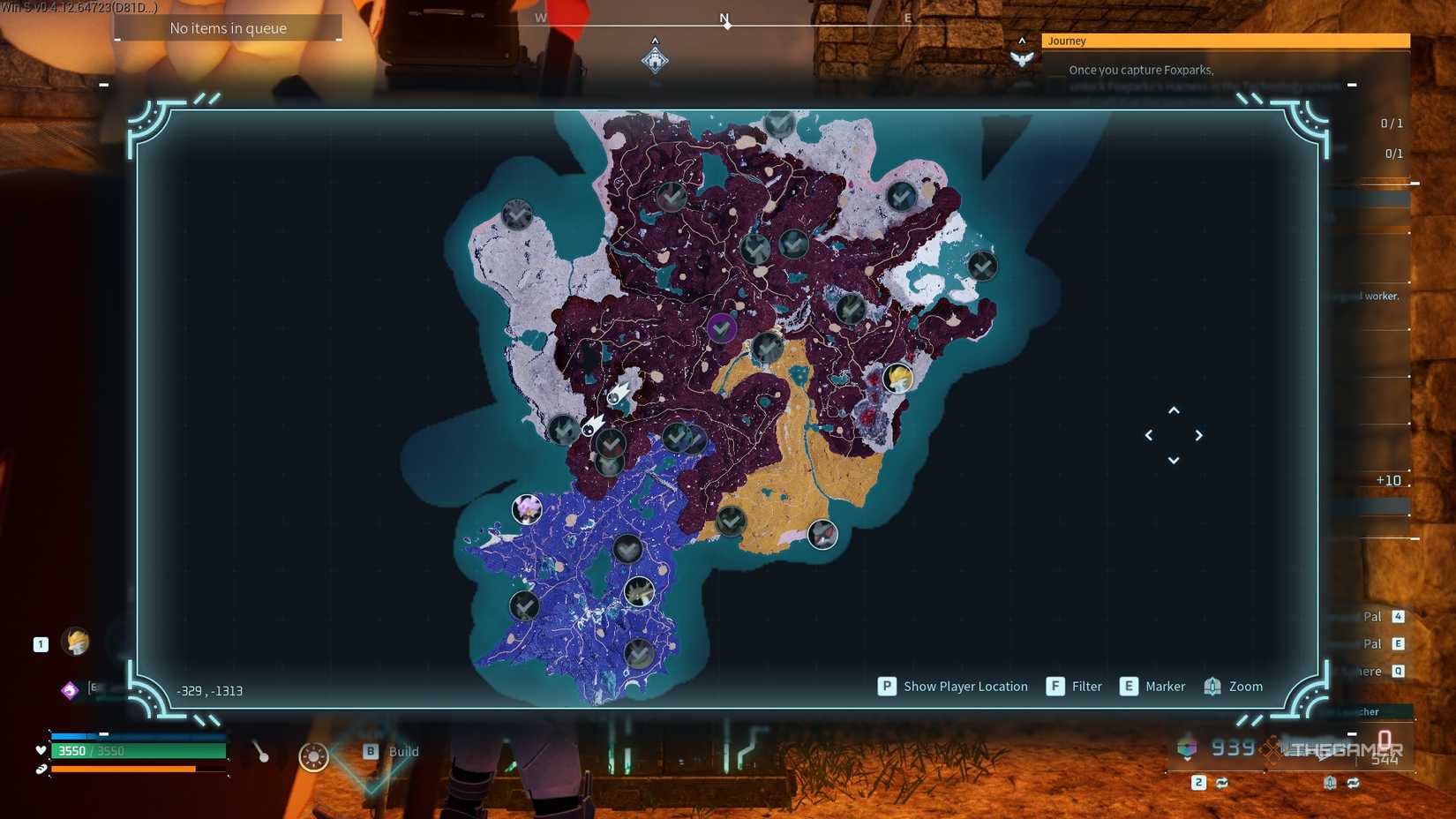This screenshot has height=819, width=1456.
Task: Click the down chevron on the map navigation pad
Action: pos(1174,460)
